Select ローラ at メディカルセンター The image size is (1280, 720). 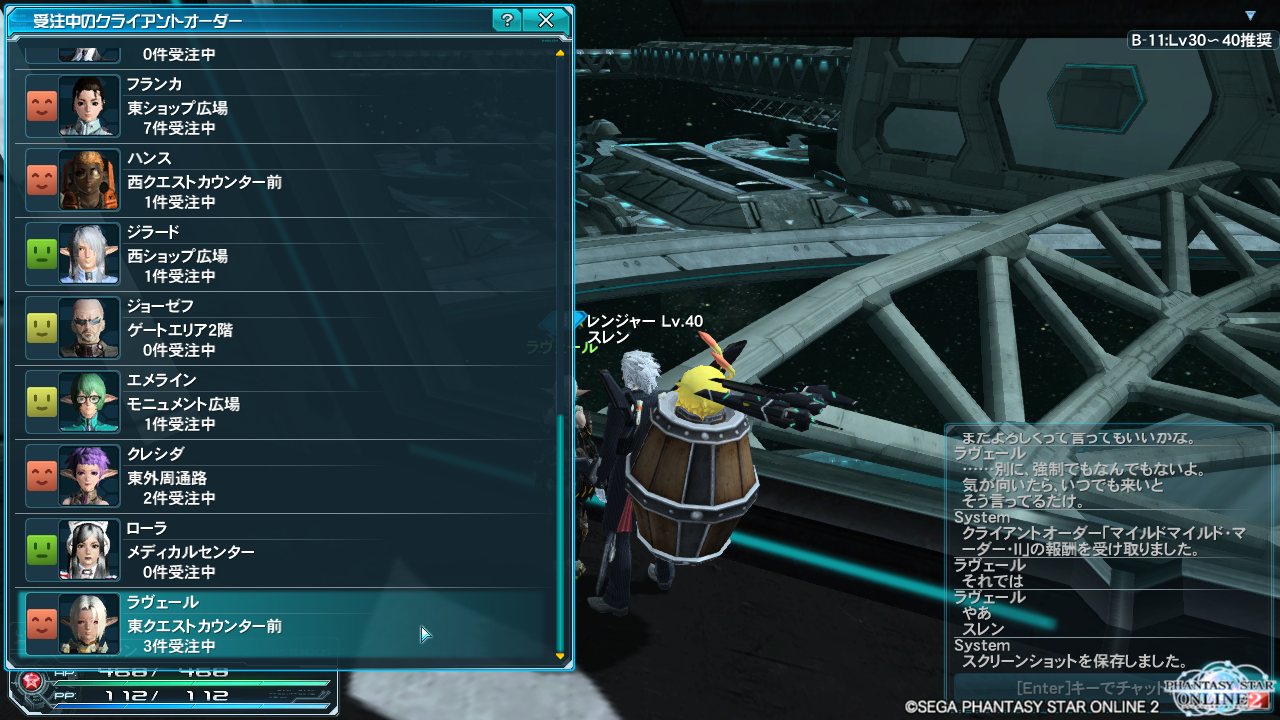[285, 550]
